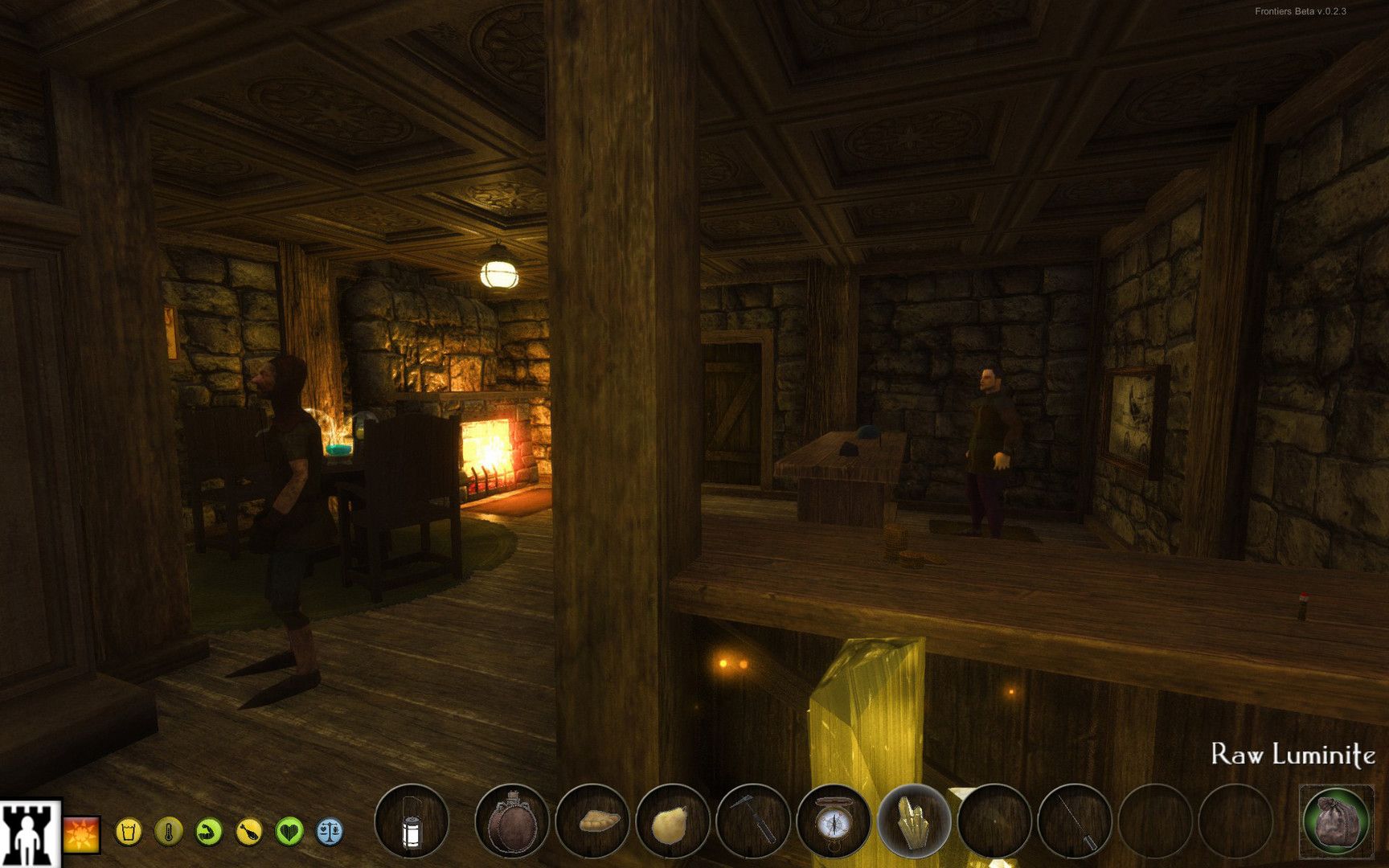Choose the bread loaf hotbar slot
This screenshot has height=868, width=1389.
[x=592, y=822]
